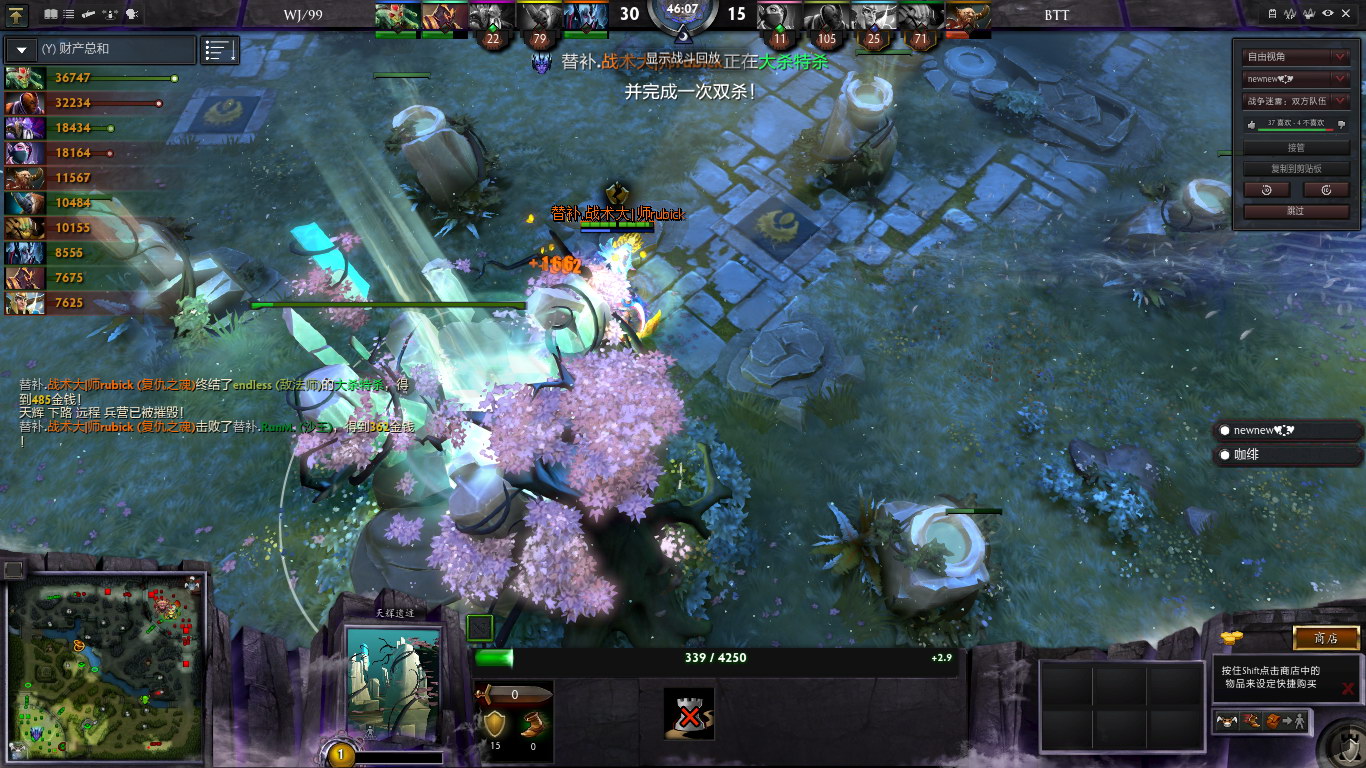This screenshot has height=768, width=1366.
Task: Expand the 战争迷雾 fog of war dropdown
Action: (1296, 101)
